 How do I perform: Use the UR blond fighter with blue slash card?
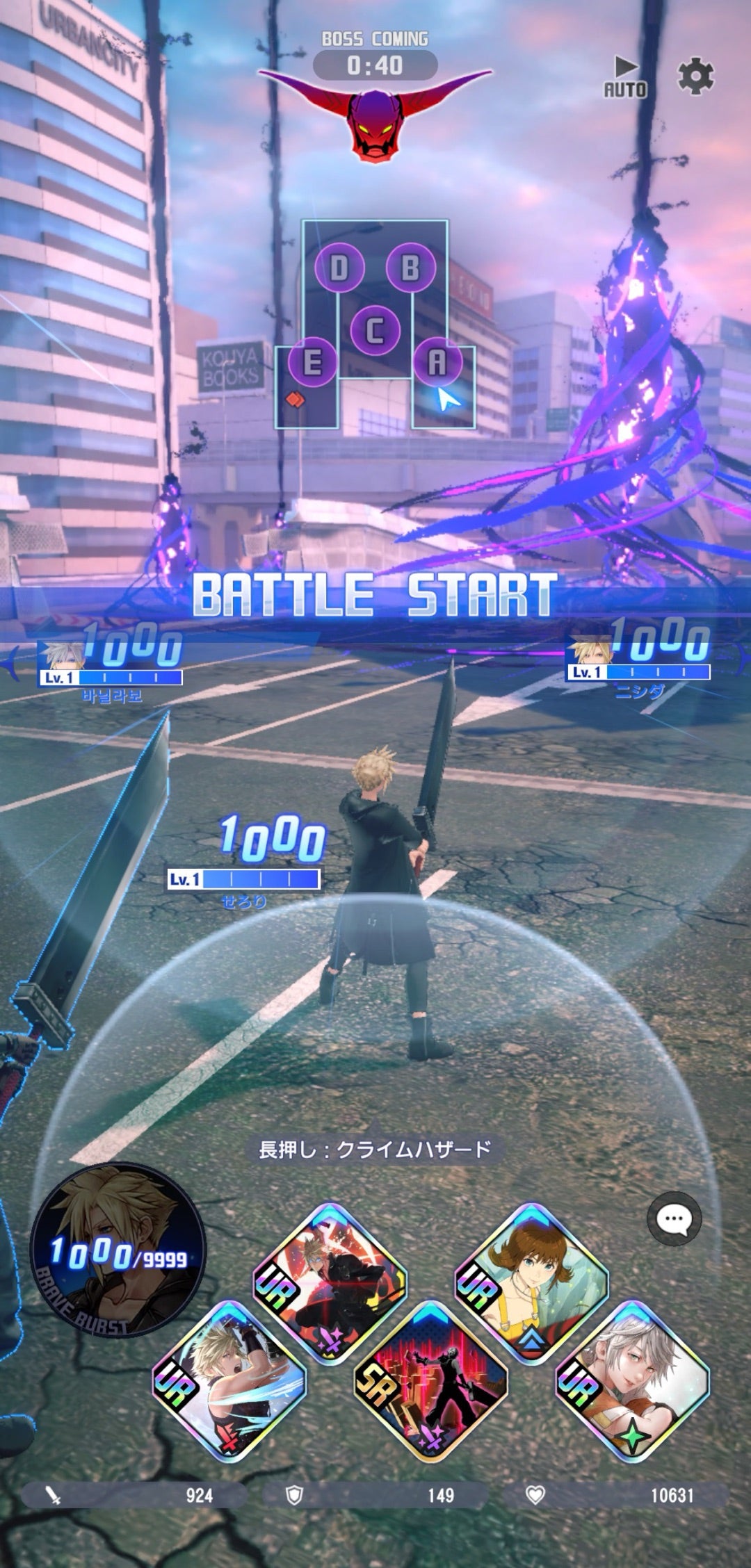pos(229,1380)
